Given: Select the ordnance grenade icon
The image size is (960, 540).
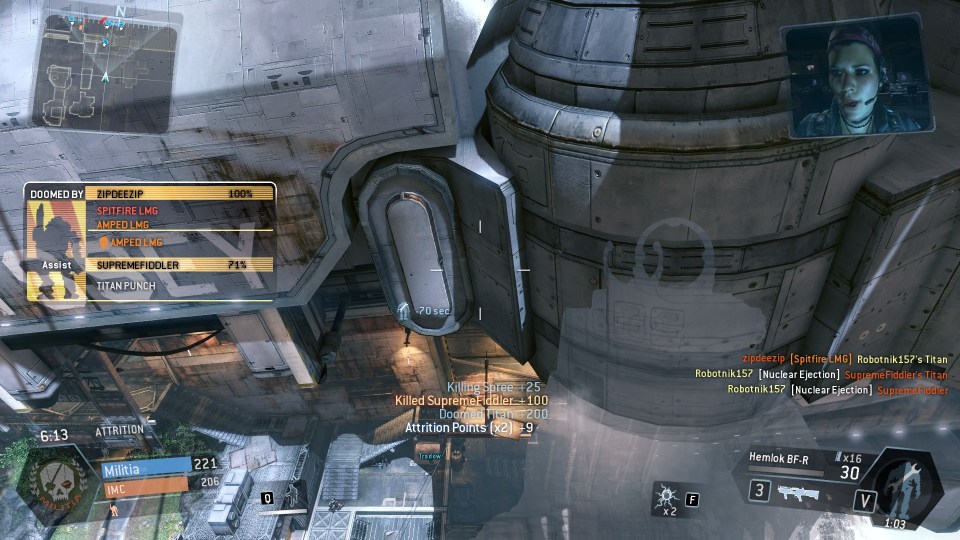Looking at the screenshot, I should [x=664, y=495].
